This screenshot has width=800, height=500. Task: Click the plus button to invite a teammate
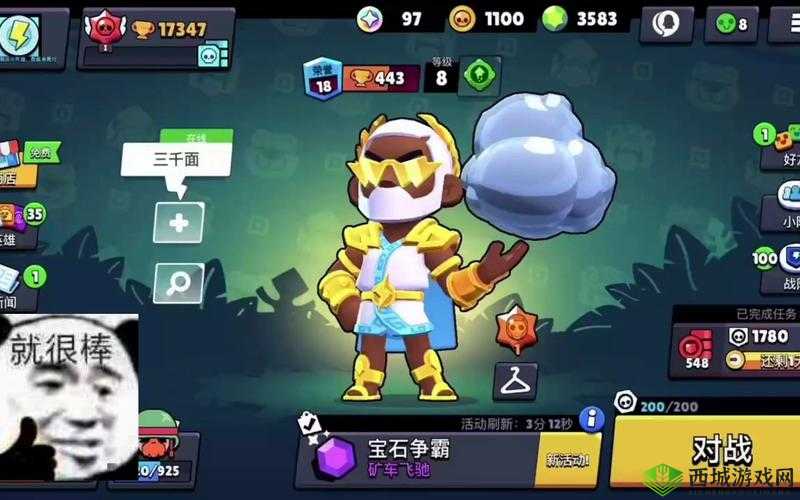click(178, 223)
